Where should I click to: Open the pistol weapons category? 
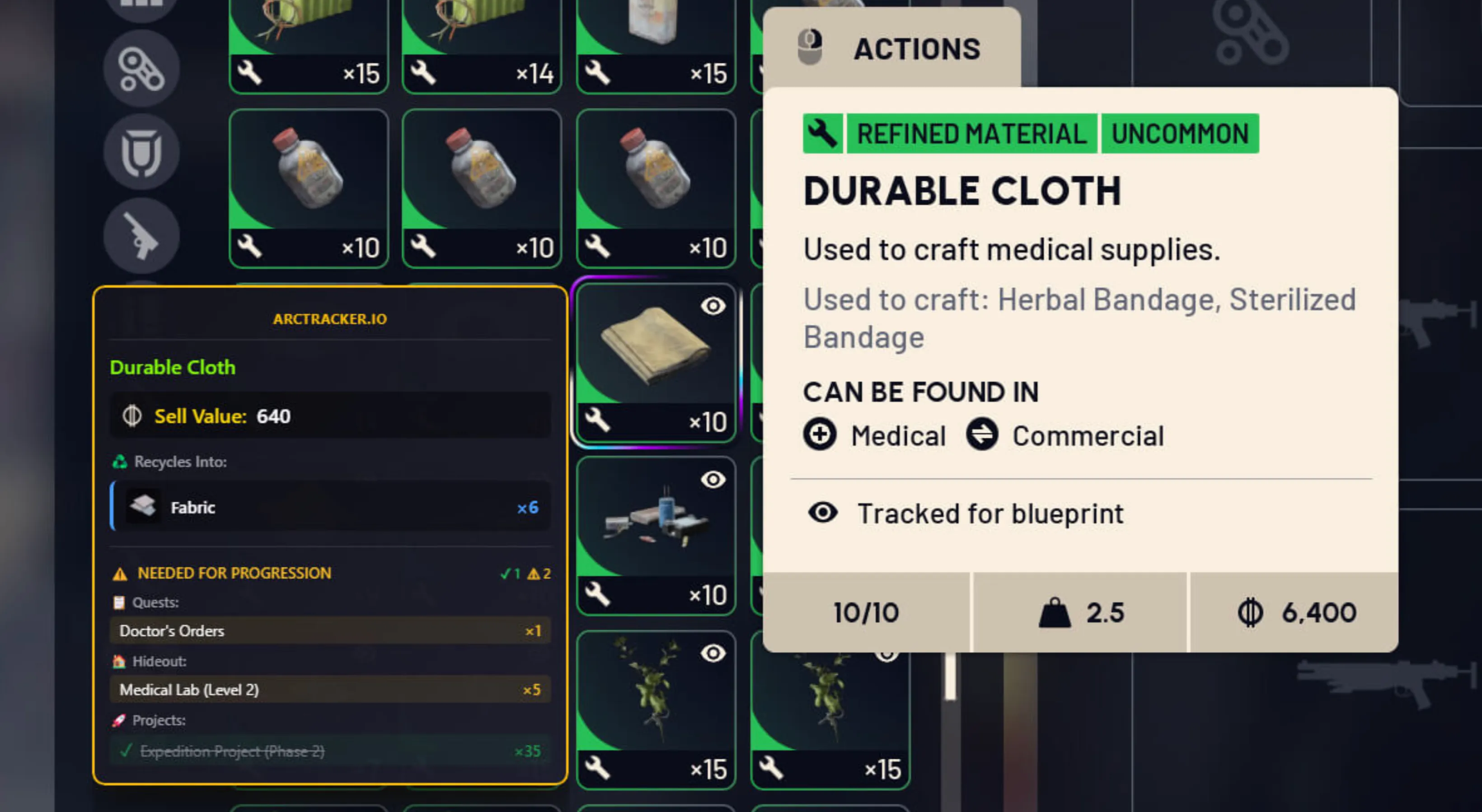point(141,236)
